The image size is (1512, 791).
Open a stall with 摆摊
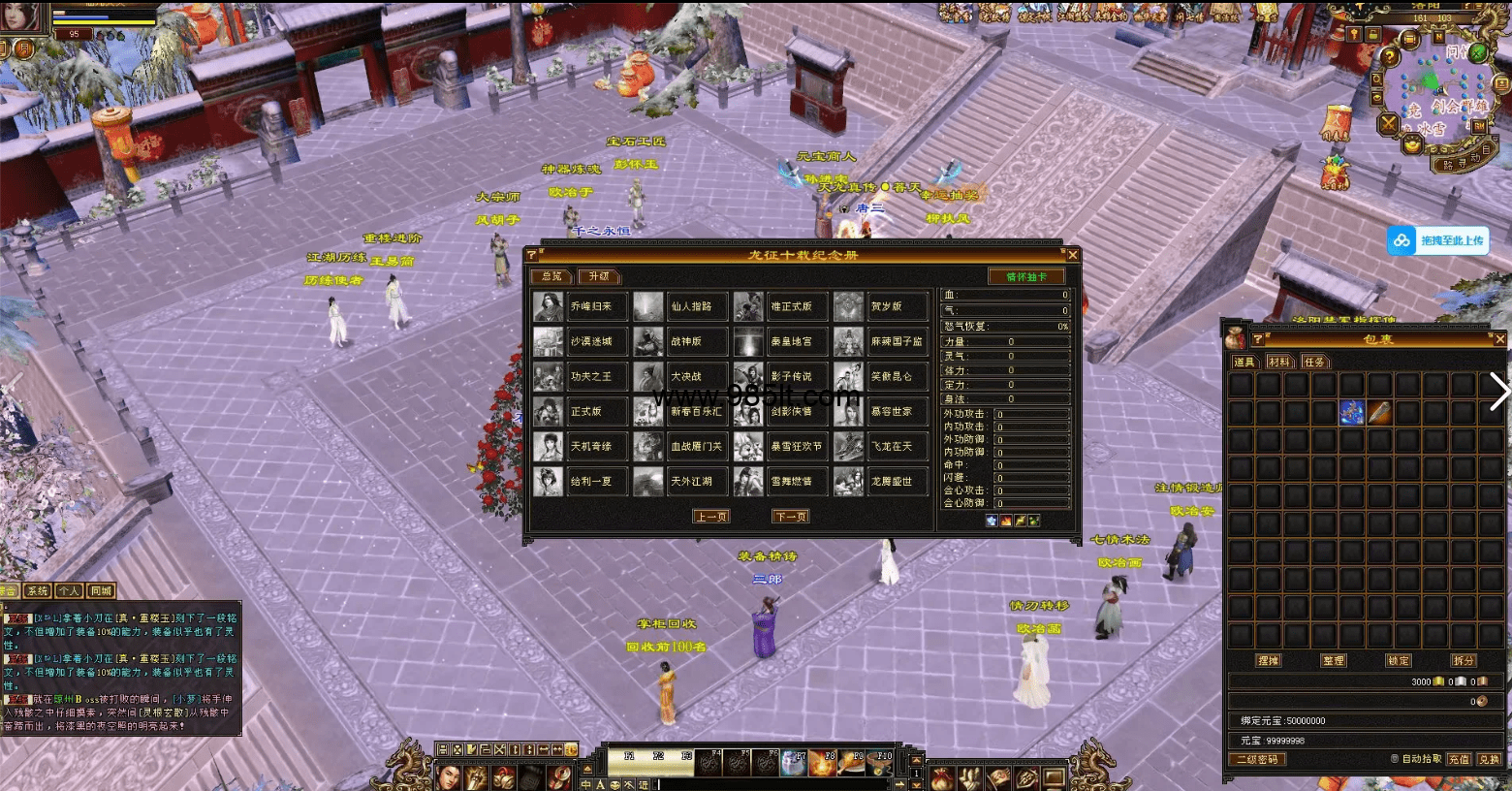(1268, 660)
